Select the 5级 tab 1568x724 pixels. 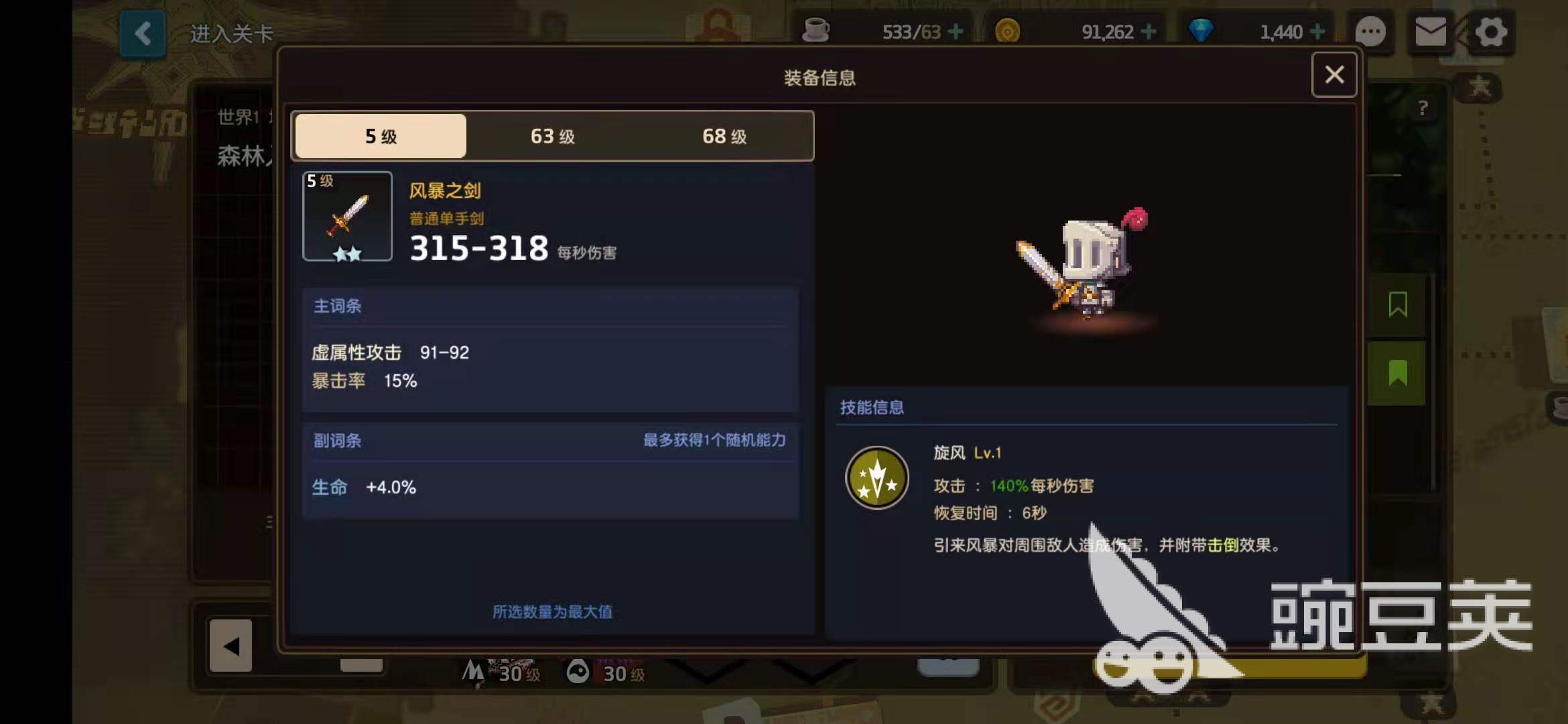tap(379, 136)
